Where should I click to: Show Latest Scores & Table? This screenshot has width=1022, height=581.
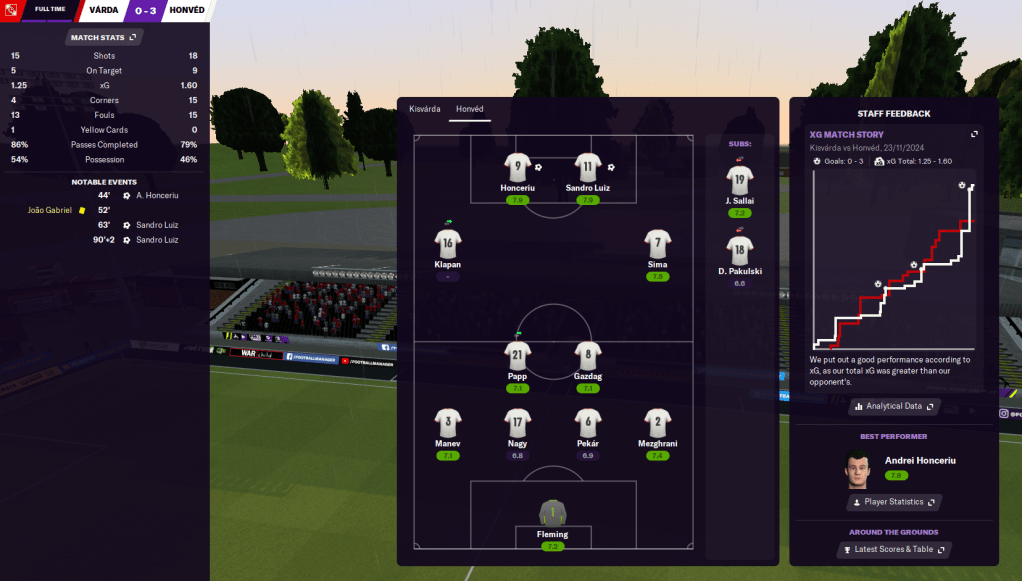tap(894, 549)
